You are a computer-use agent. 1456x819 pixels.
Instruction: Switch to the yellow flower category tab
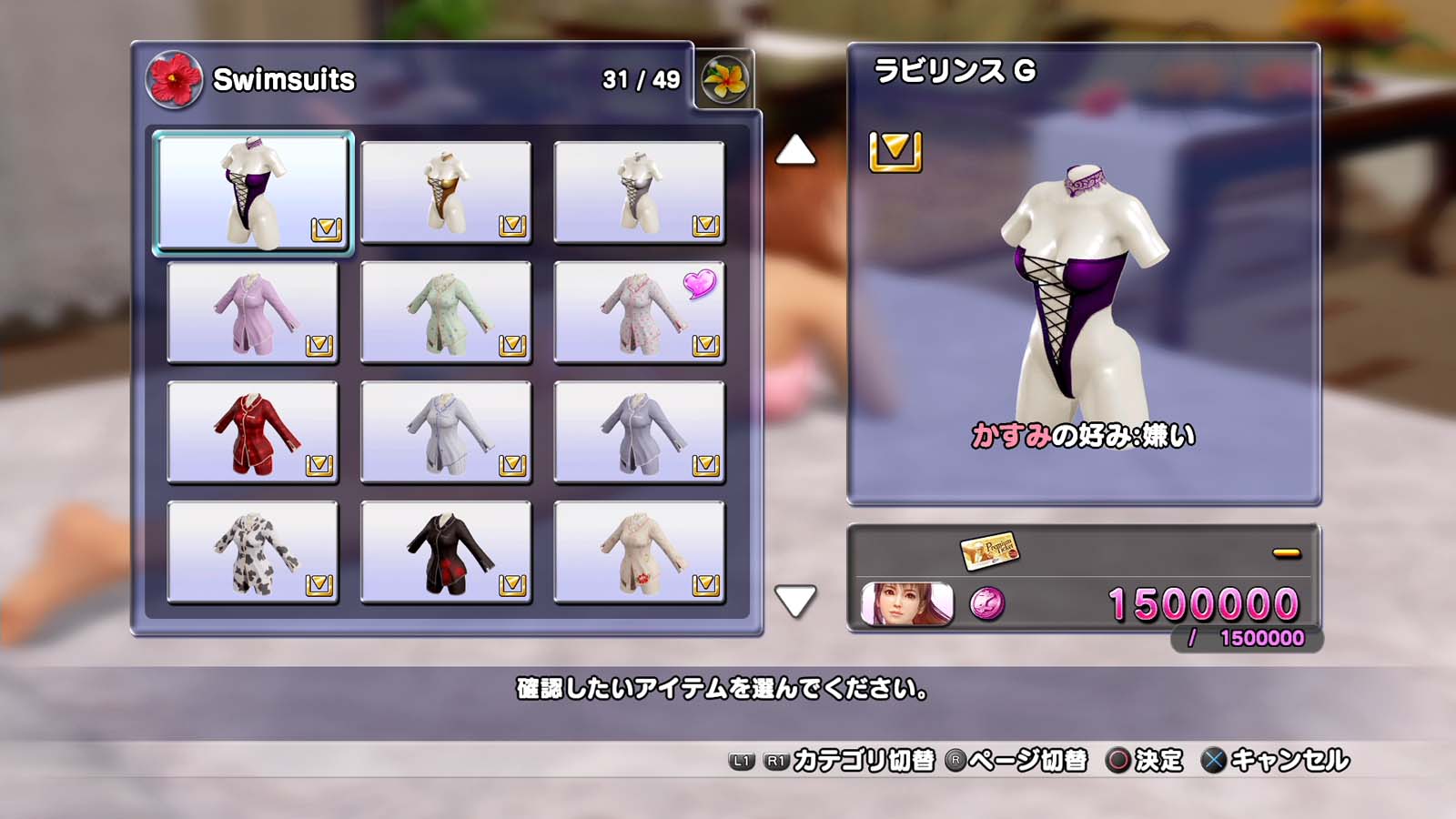click(x=724, y=79)
